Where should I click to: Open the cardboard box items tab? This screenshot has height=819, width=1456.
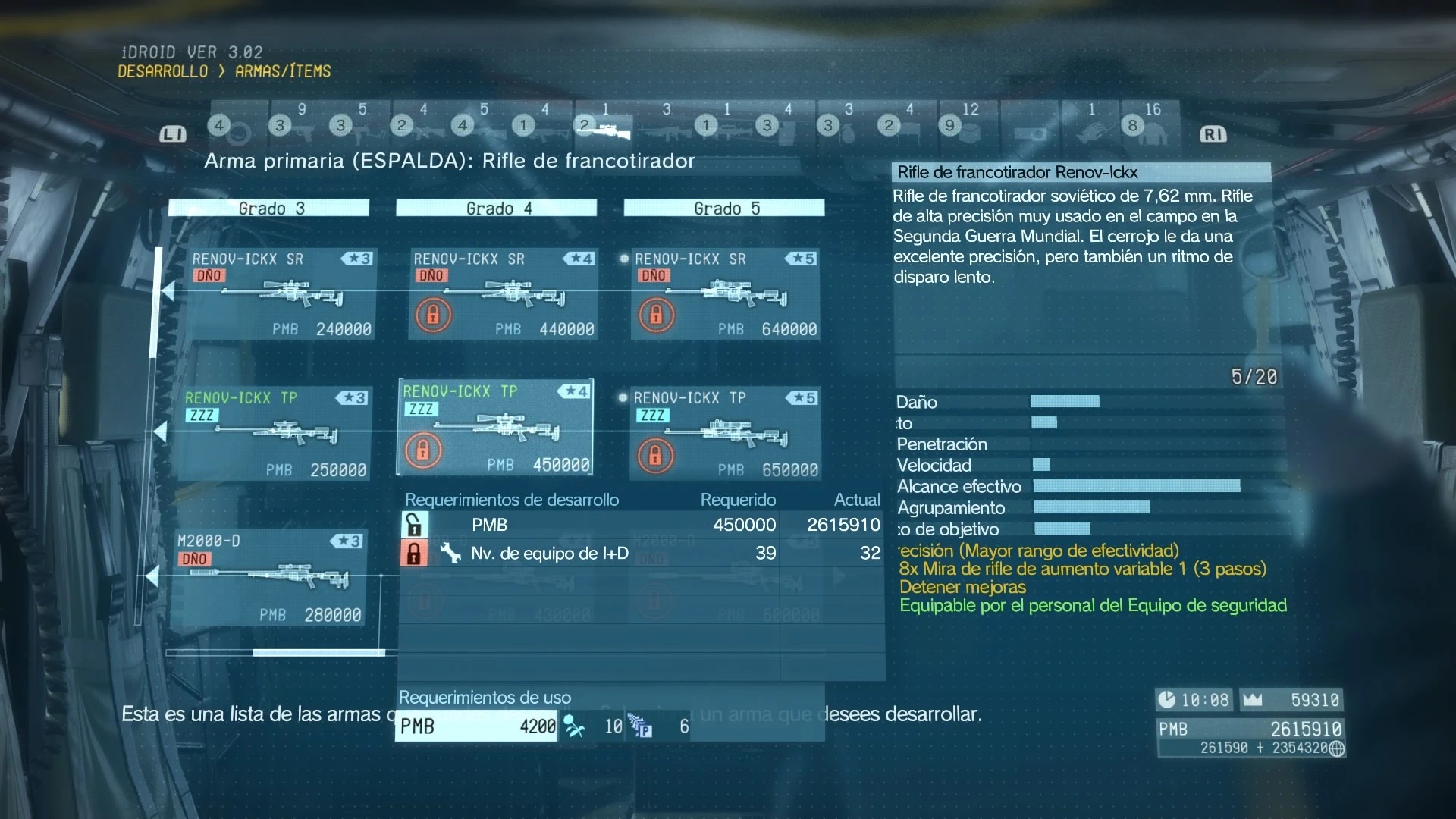pos(969,126)
